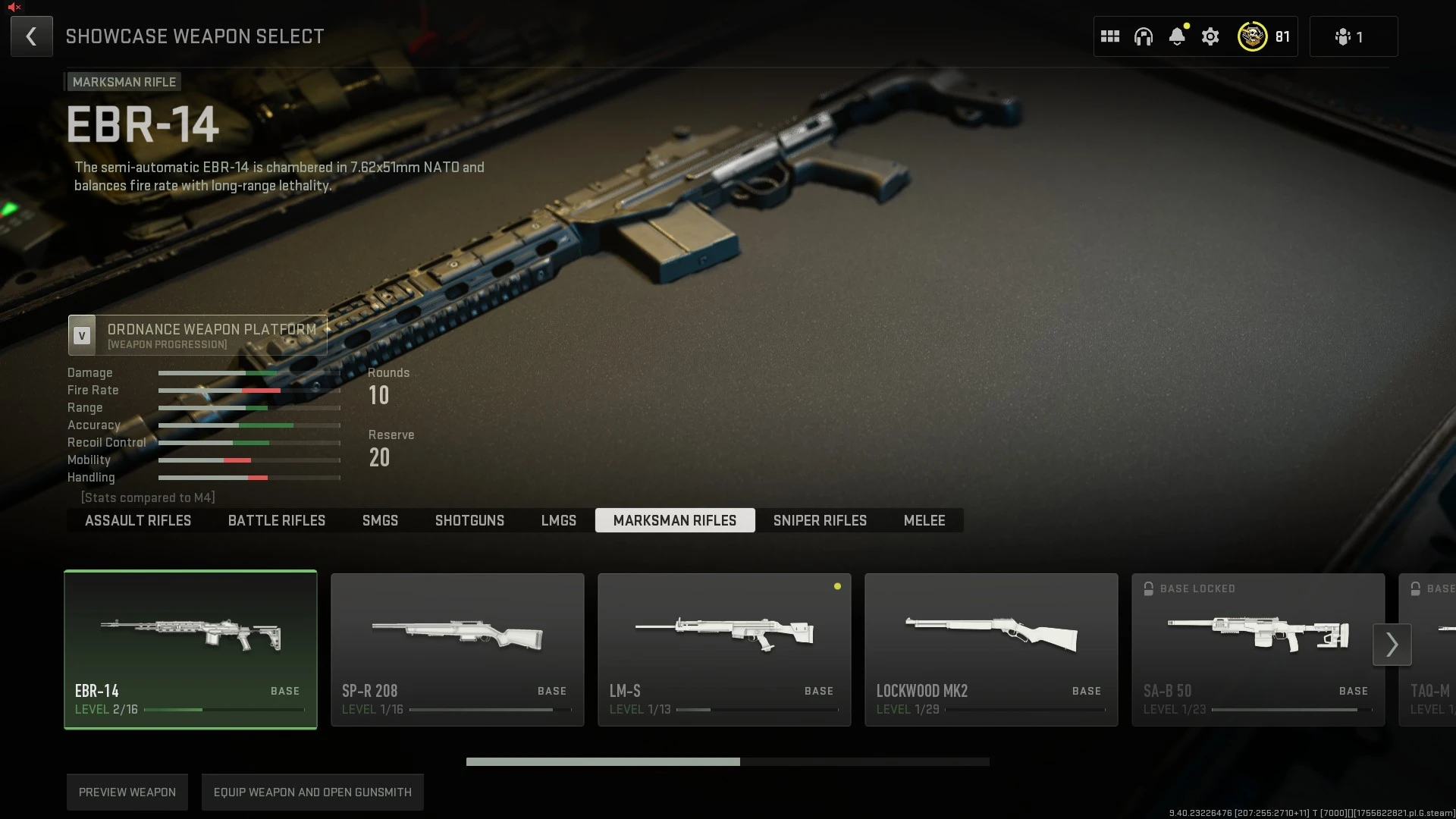This screenshot has width=1456, height=819.
Task: Click the Preview Weapon button
Action: click(x=127, y=792)
